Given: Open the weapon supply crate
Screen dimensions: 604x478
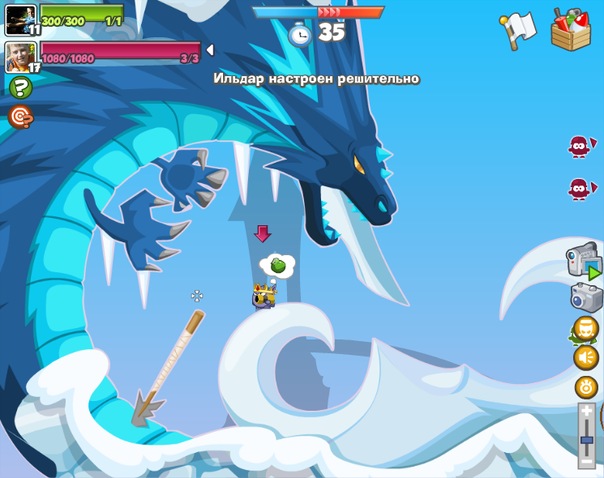Looking at the screenshot, I should [570, 28].
